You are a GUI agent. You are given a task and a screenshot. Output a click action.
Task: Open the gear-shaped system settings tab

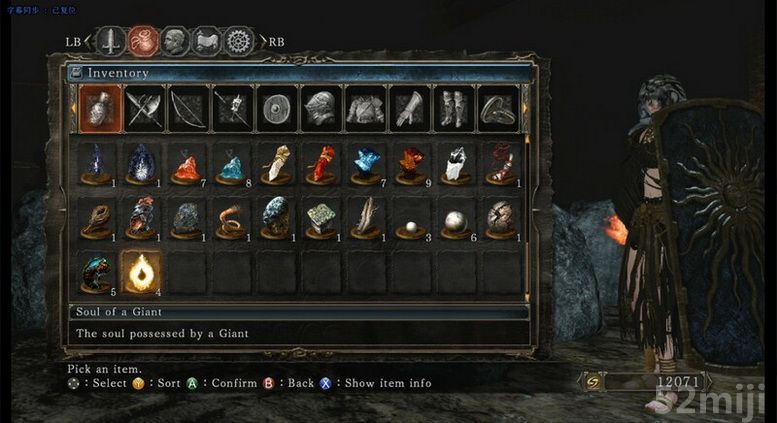tap(237, 41)
